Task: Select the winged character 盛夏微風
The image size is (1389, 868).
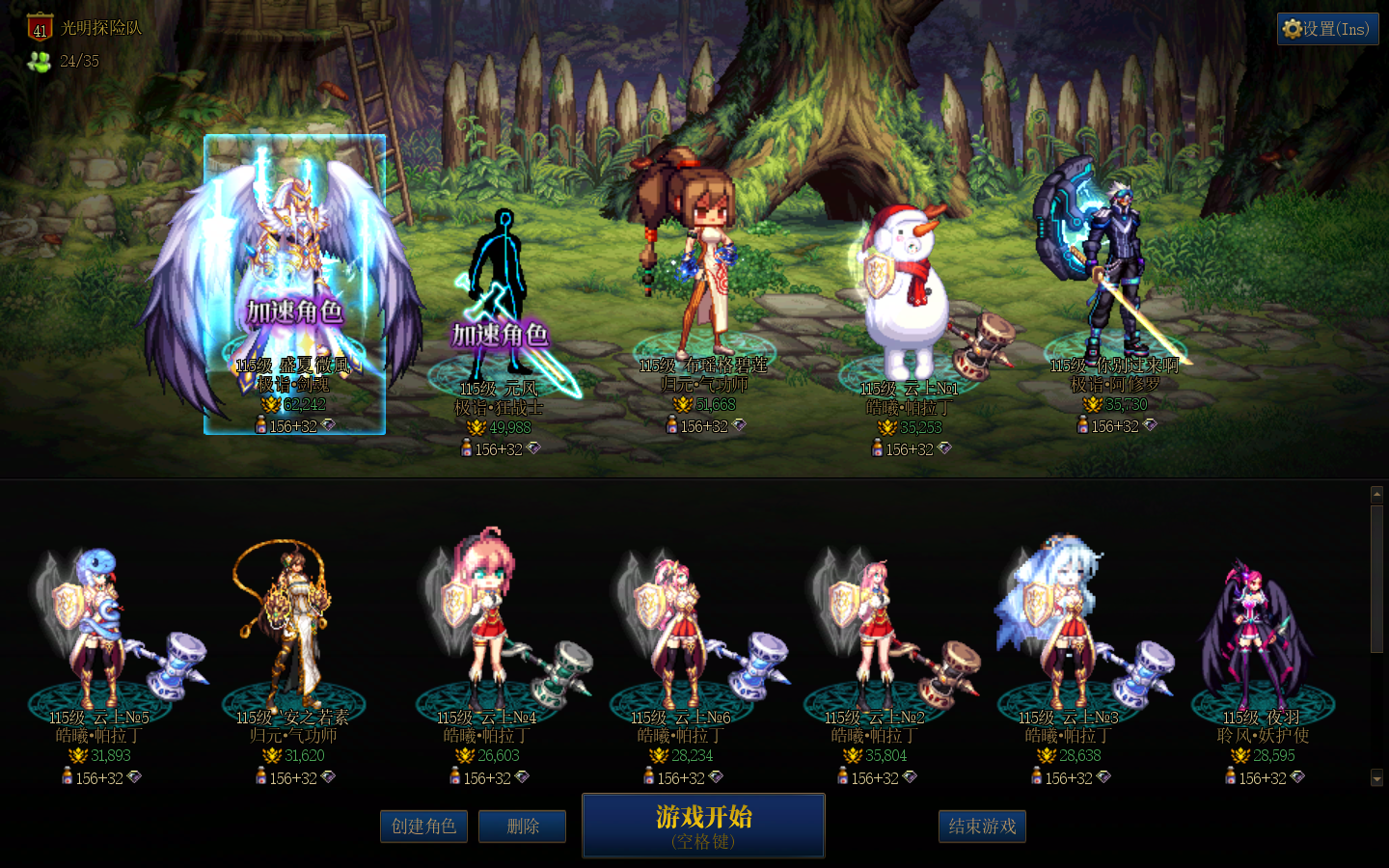Action: click(294, 280)
